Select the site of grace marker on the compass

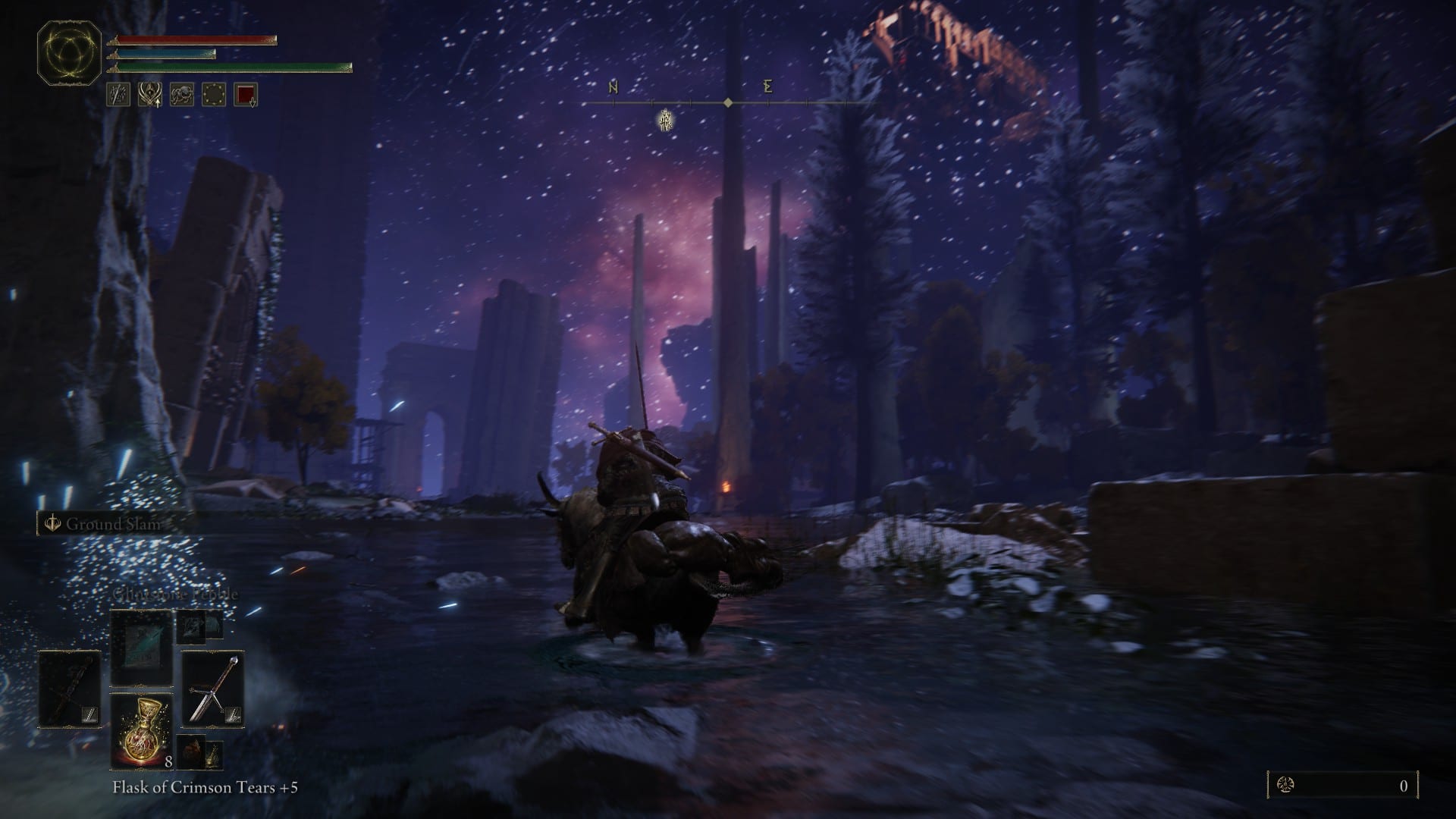[666, 121]
